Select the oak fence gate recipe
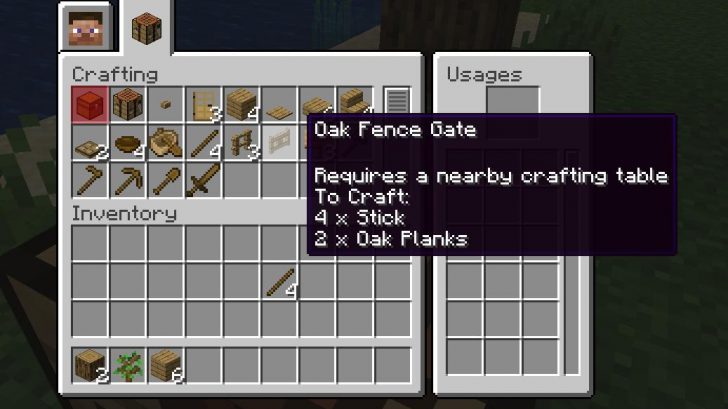This screenshot has height=409, width=728. (x=280, y=143)
